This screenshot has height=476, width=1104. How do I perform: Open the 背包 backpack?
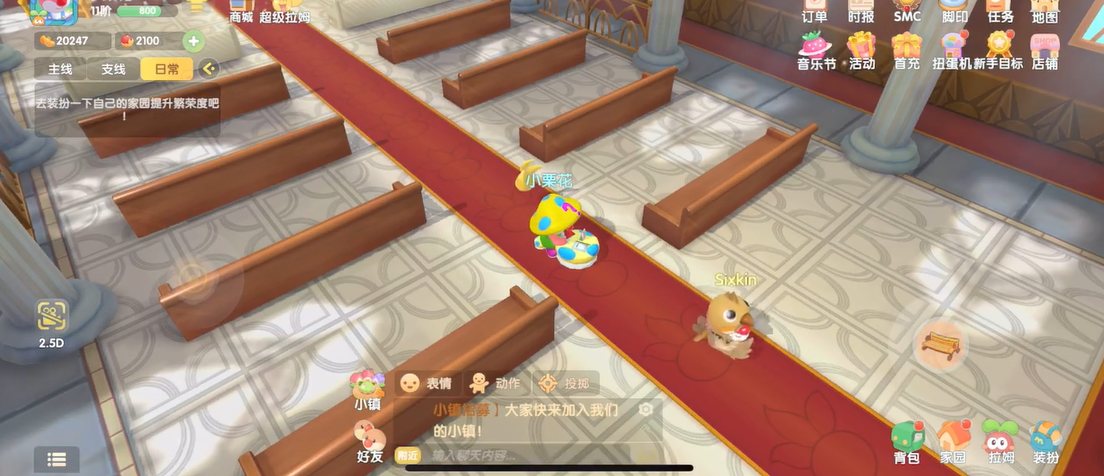tap(907, 440)
